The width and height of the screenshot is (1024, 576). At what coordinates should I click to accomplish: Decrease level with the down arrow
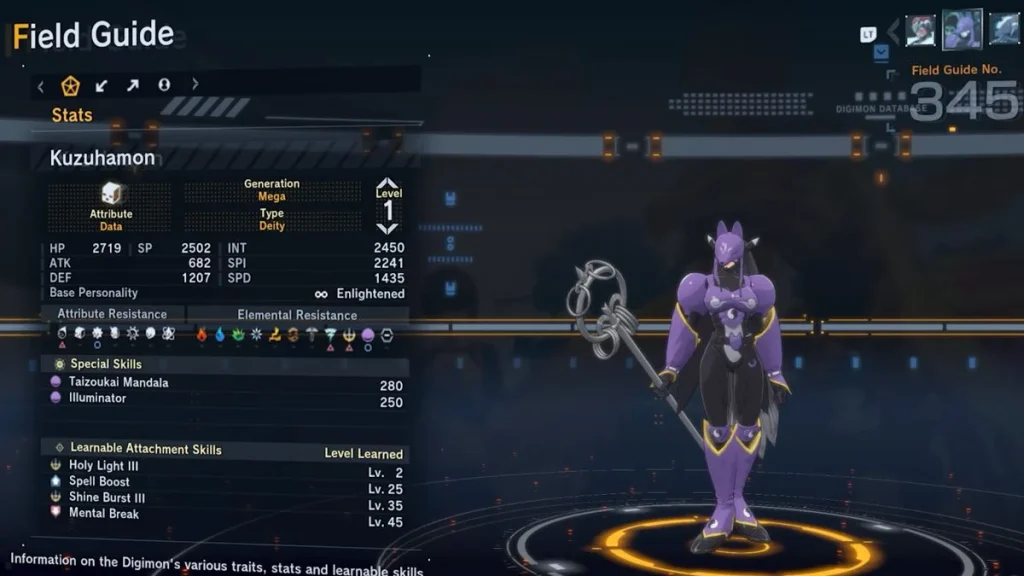tap(387, 229)
